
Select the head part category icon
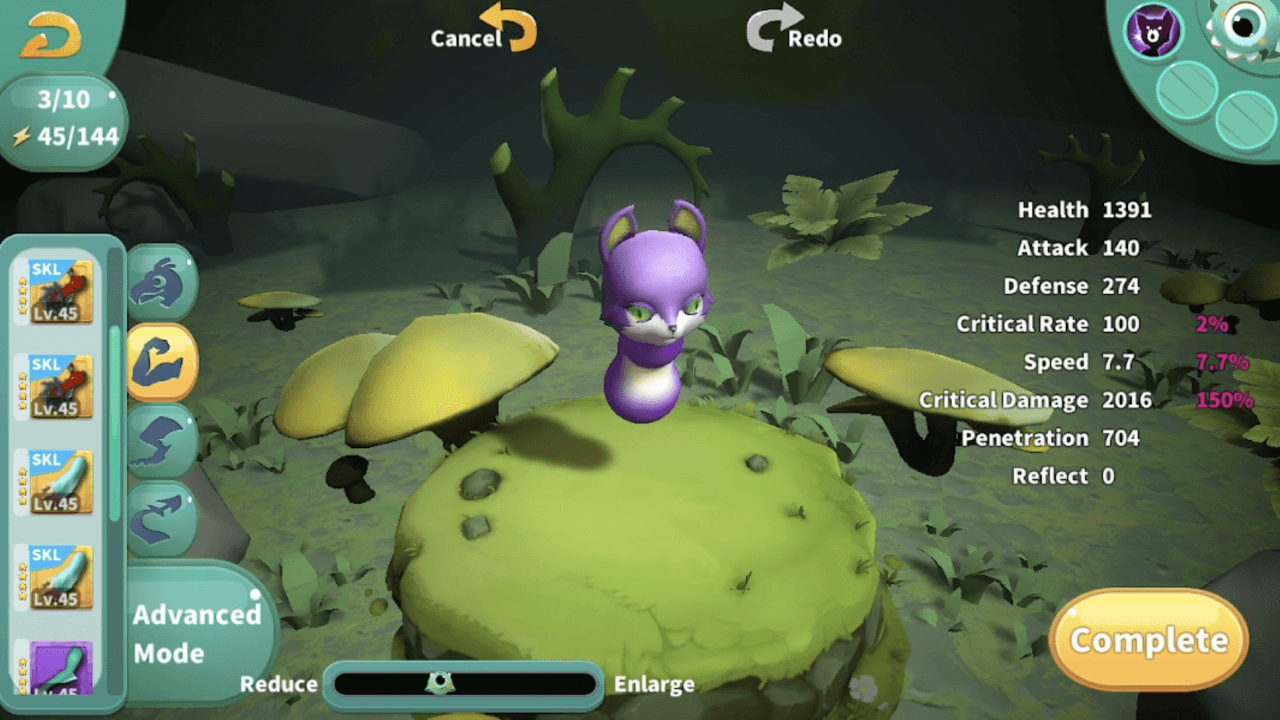(x=162, y=282)
